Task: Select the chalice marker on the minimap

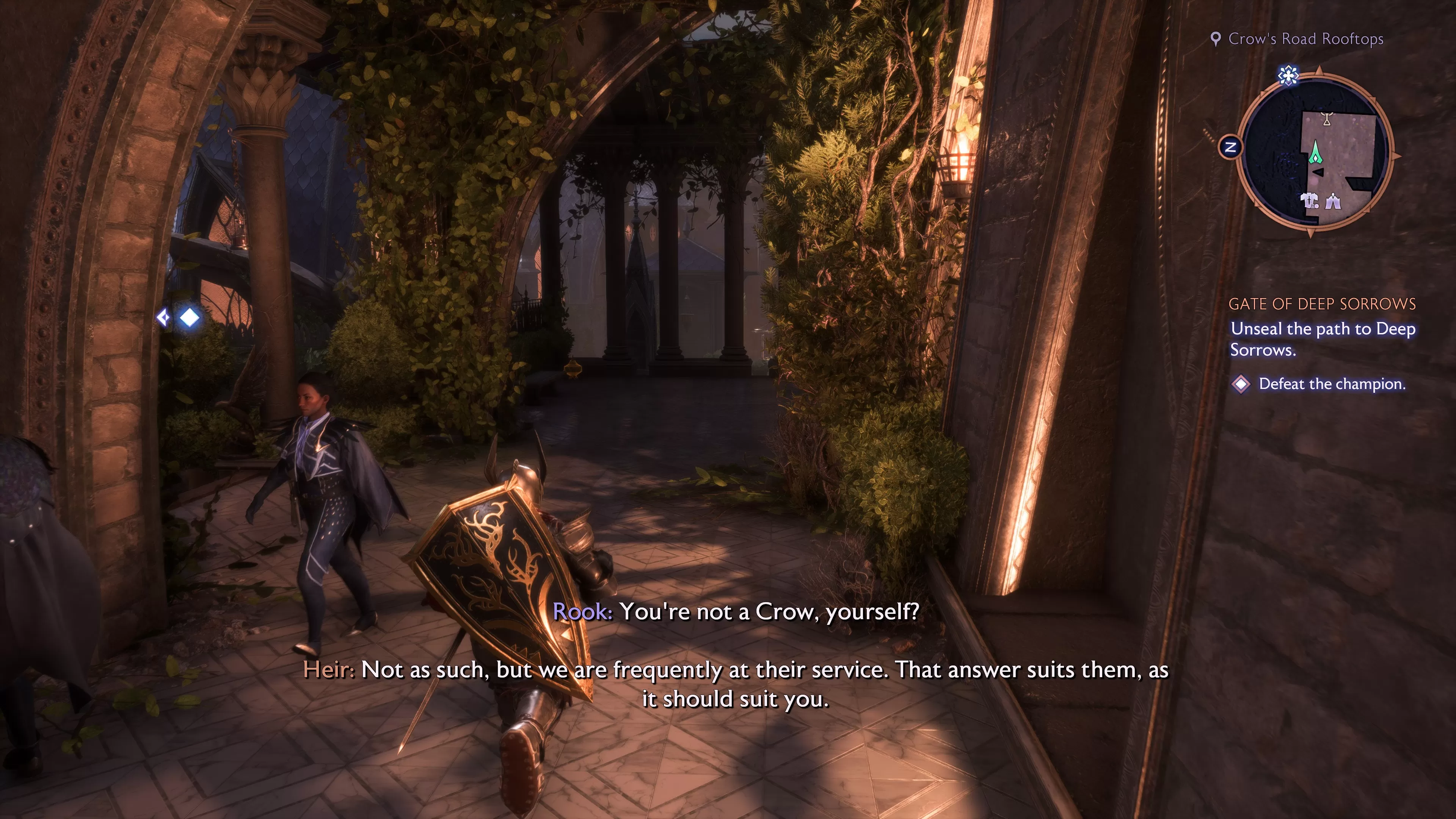Action: point(1327,119)
